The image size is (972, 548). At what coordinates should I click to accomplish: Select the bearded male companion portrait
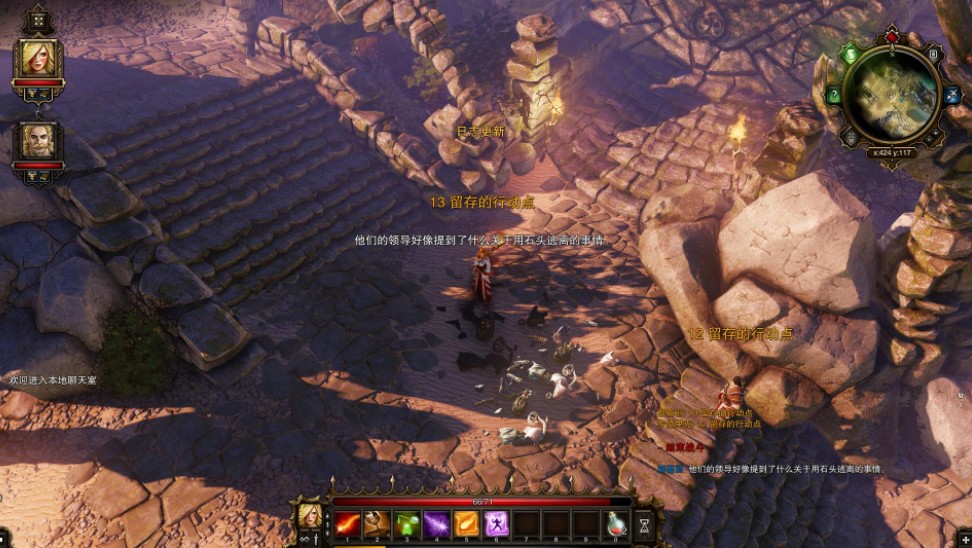(38, 142)
